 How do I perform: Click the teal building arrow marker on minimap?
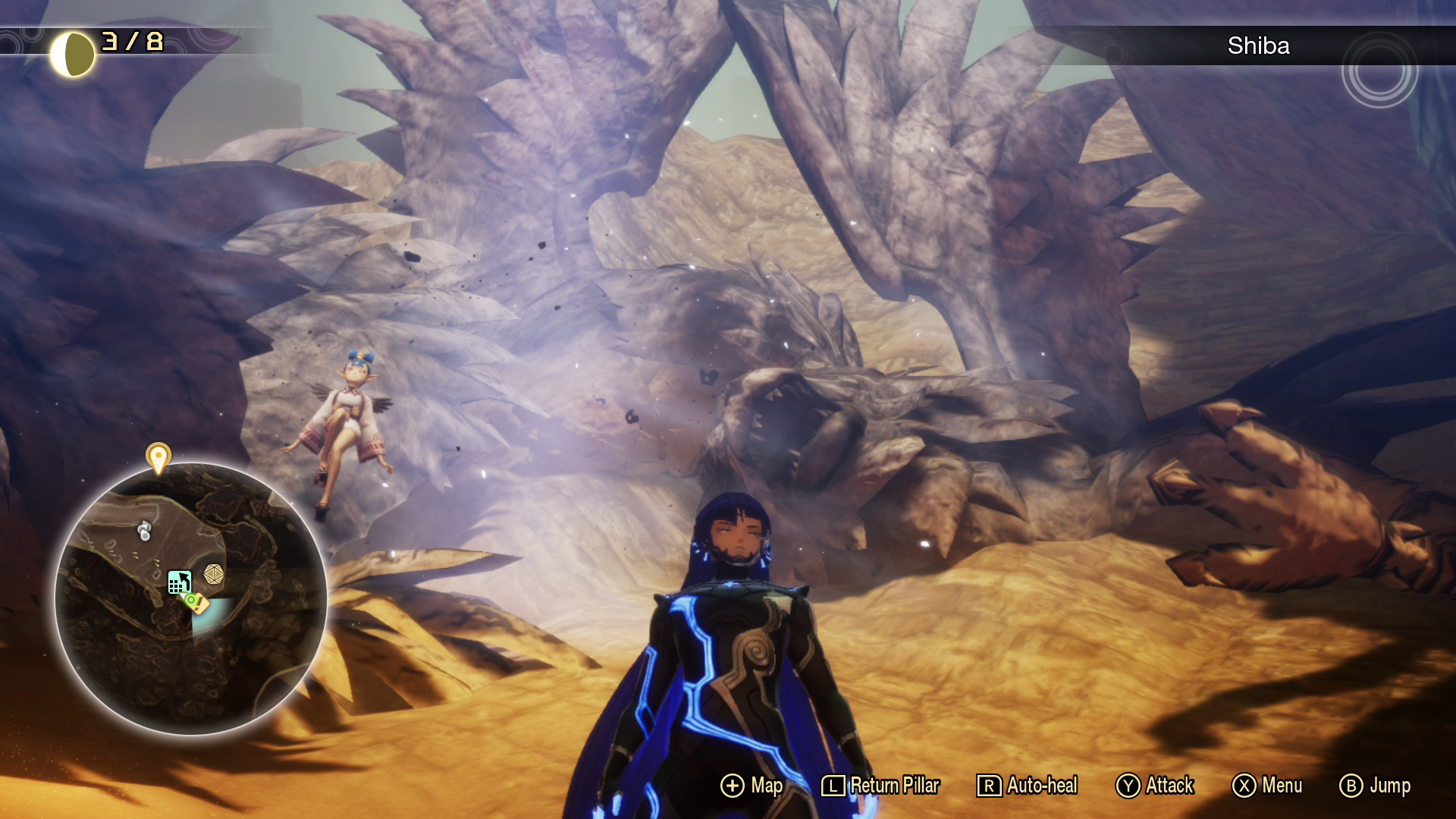click(x=179, y=582)
